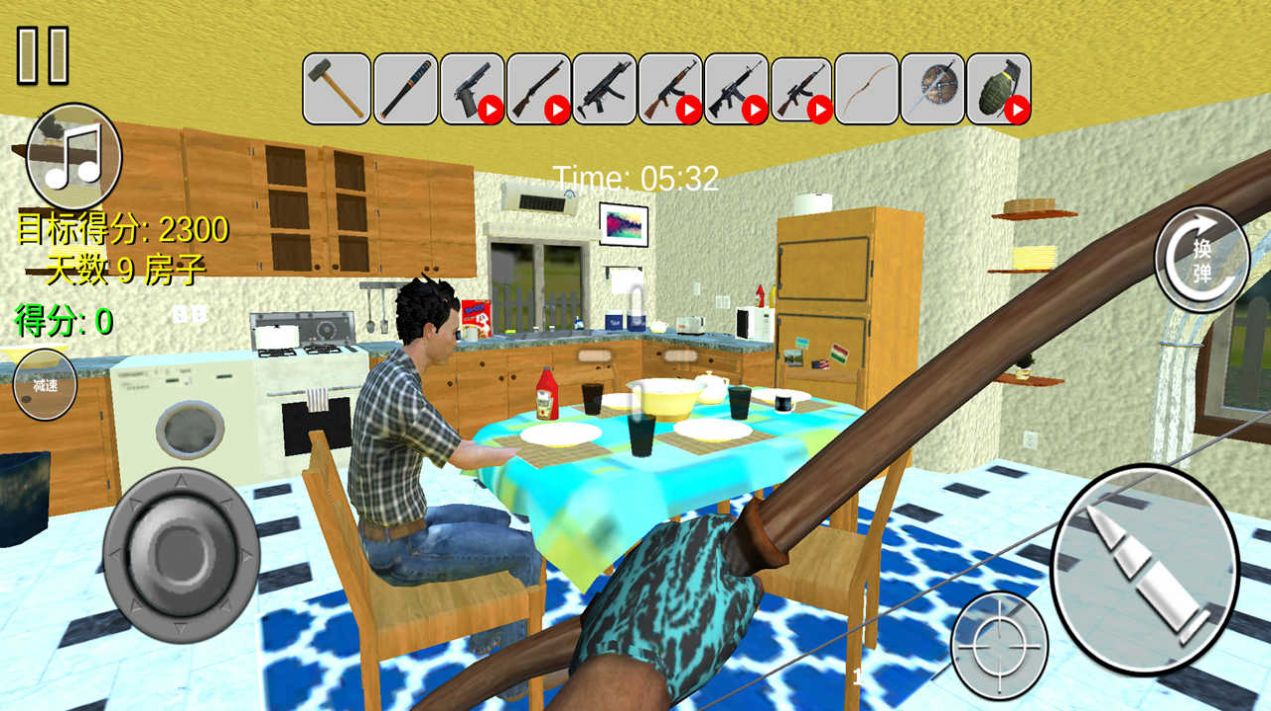
Task: Equip the bow weapon slot
Action: click(866, 89)
